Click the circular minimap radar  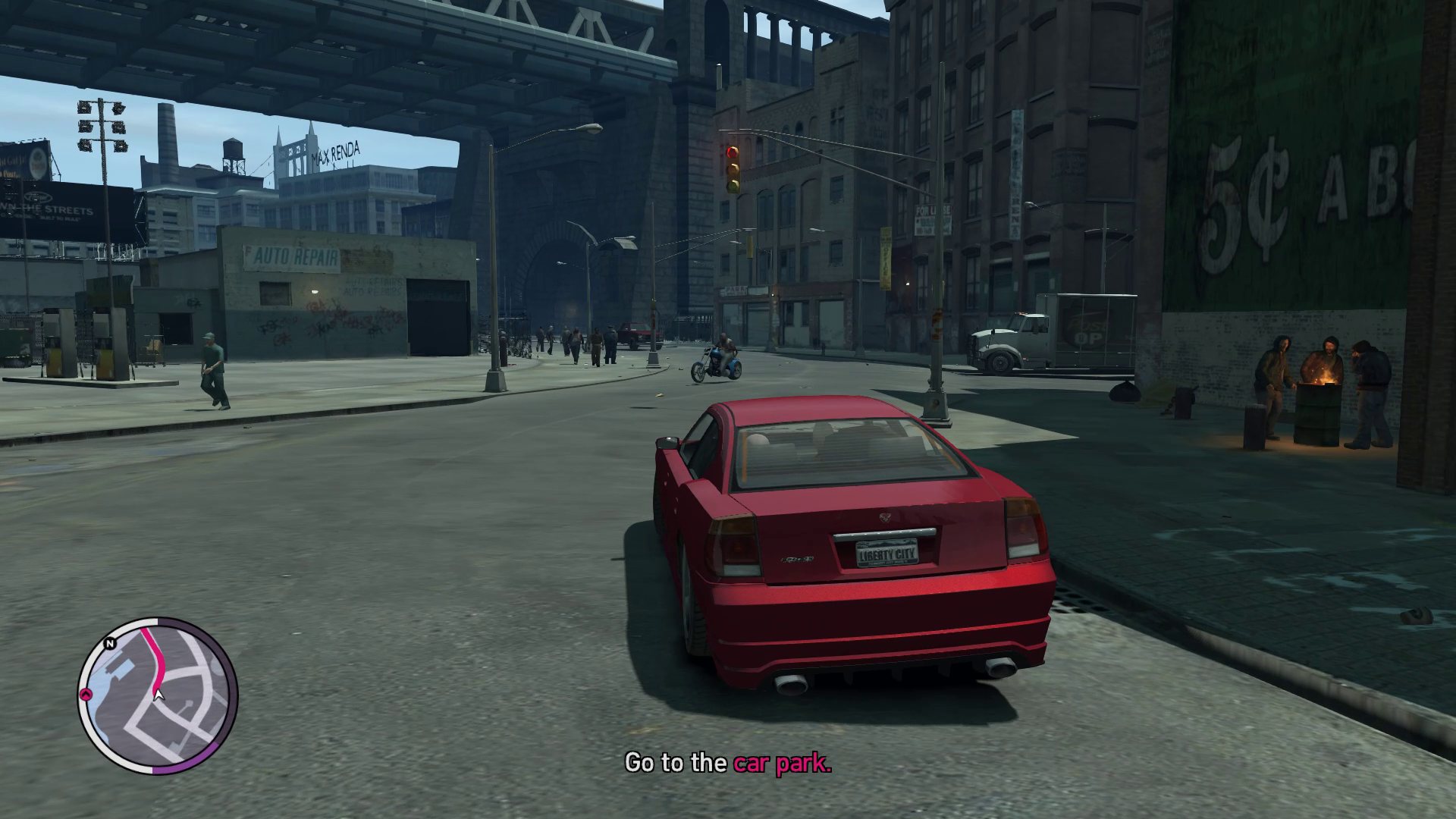[158, 695]
